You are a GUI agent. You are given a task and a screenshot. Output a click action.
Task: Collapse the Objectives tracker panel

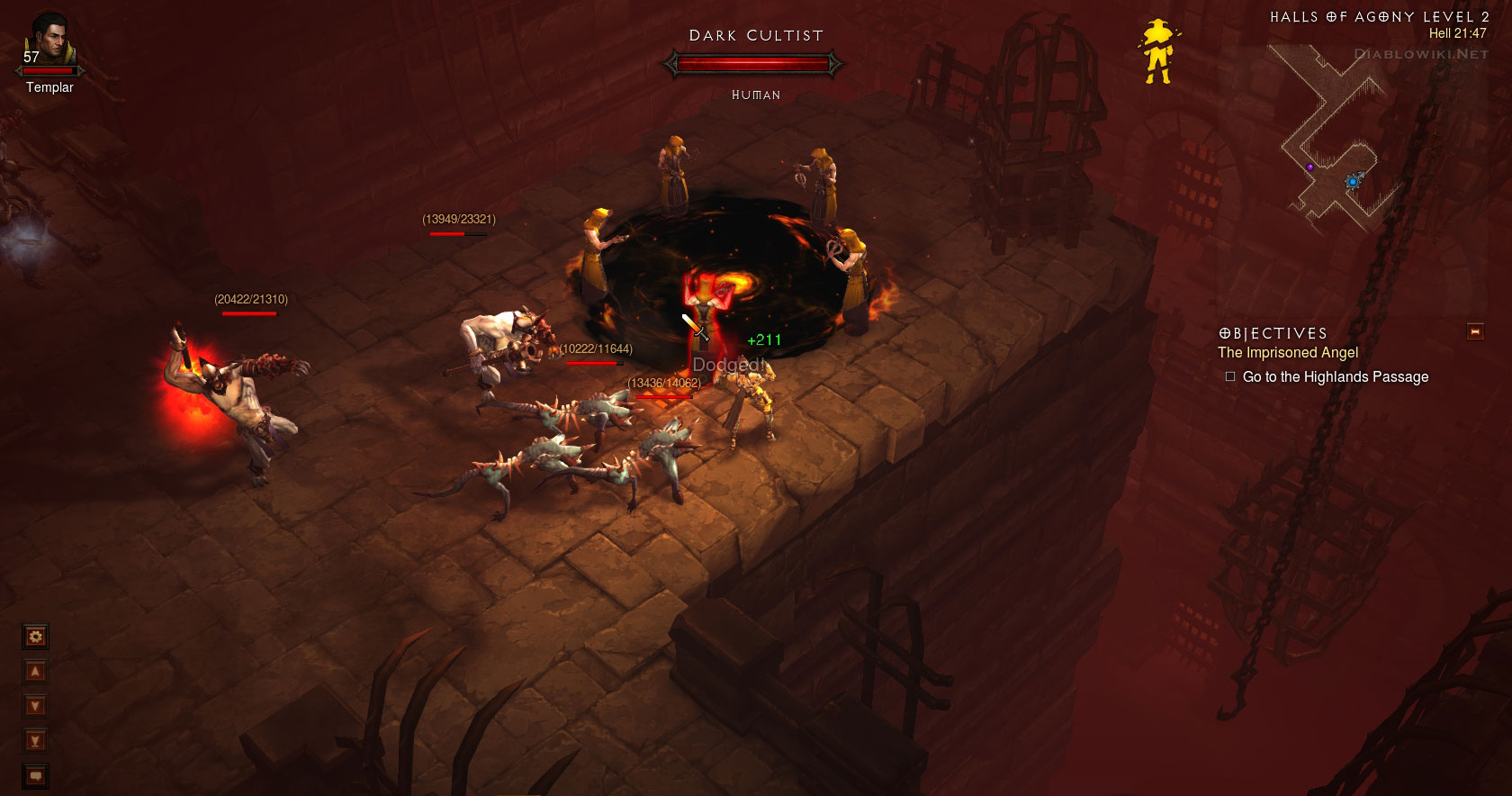[x=1474, y=331]
